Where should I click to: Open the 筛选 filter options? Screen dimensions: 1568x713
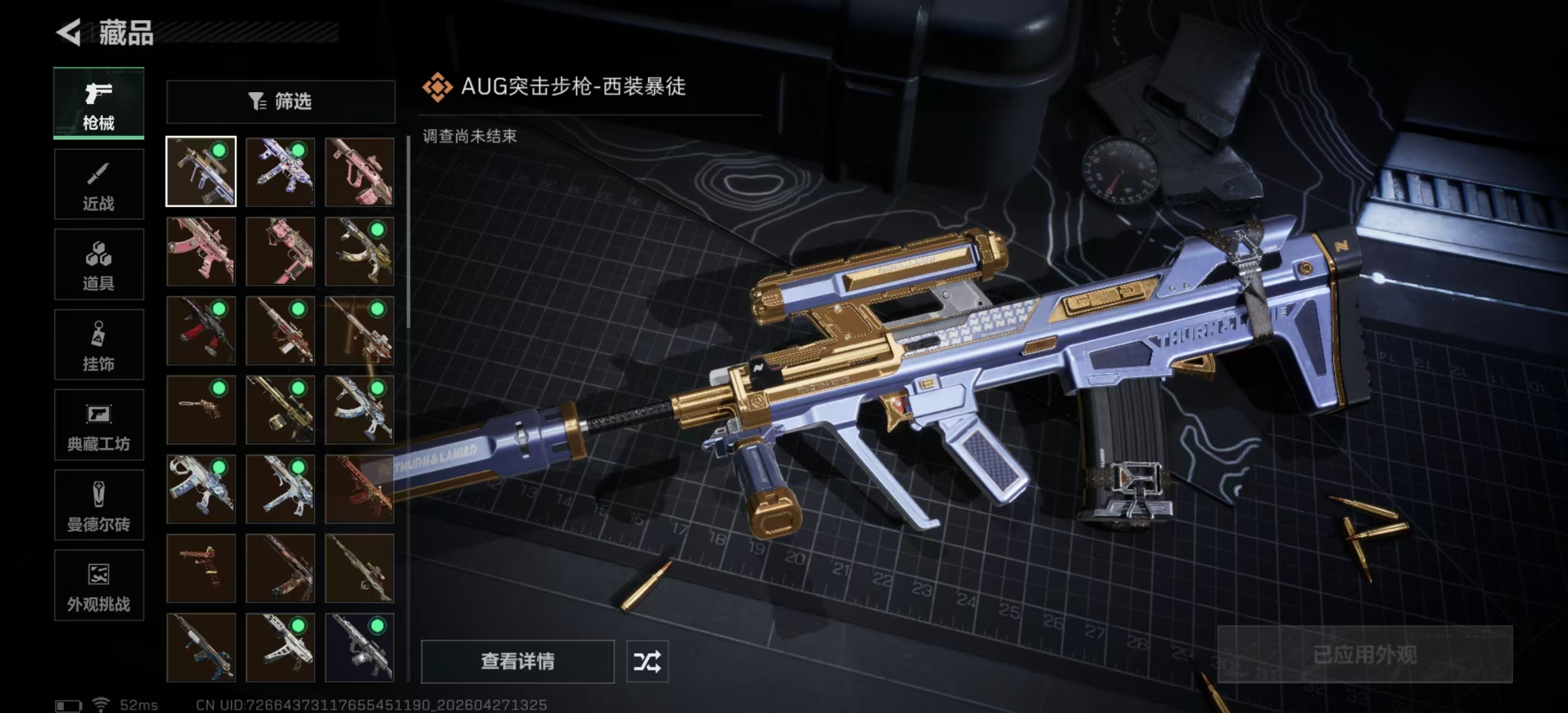click(280, 102)
